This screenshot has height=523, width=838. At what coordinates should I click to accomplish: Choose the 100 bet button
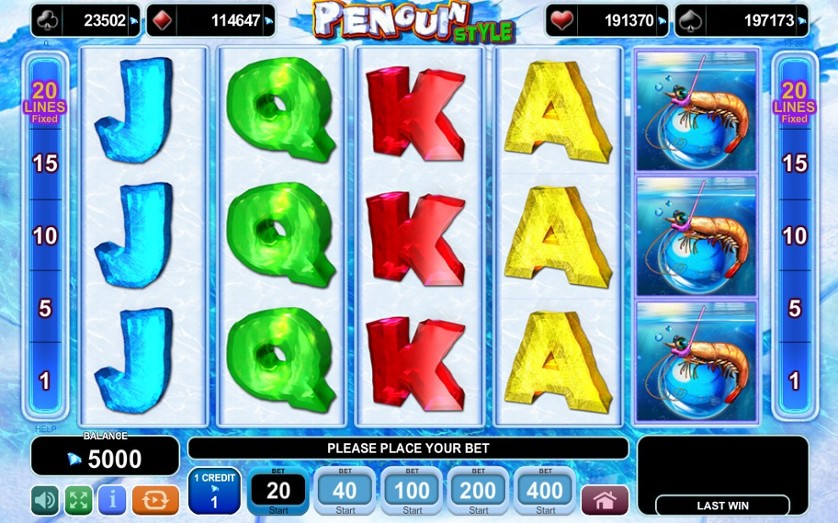click(x=412, y=490)
